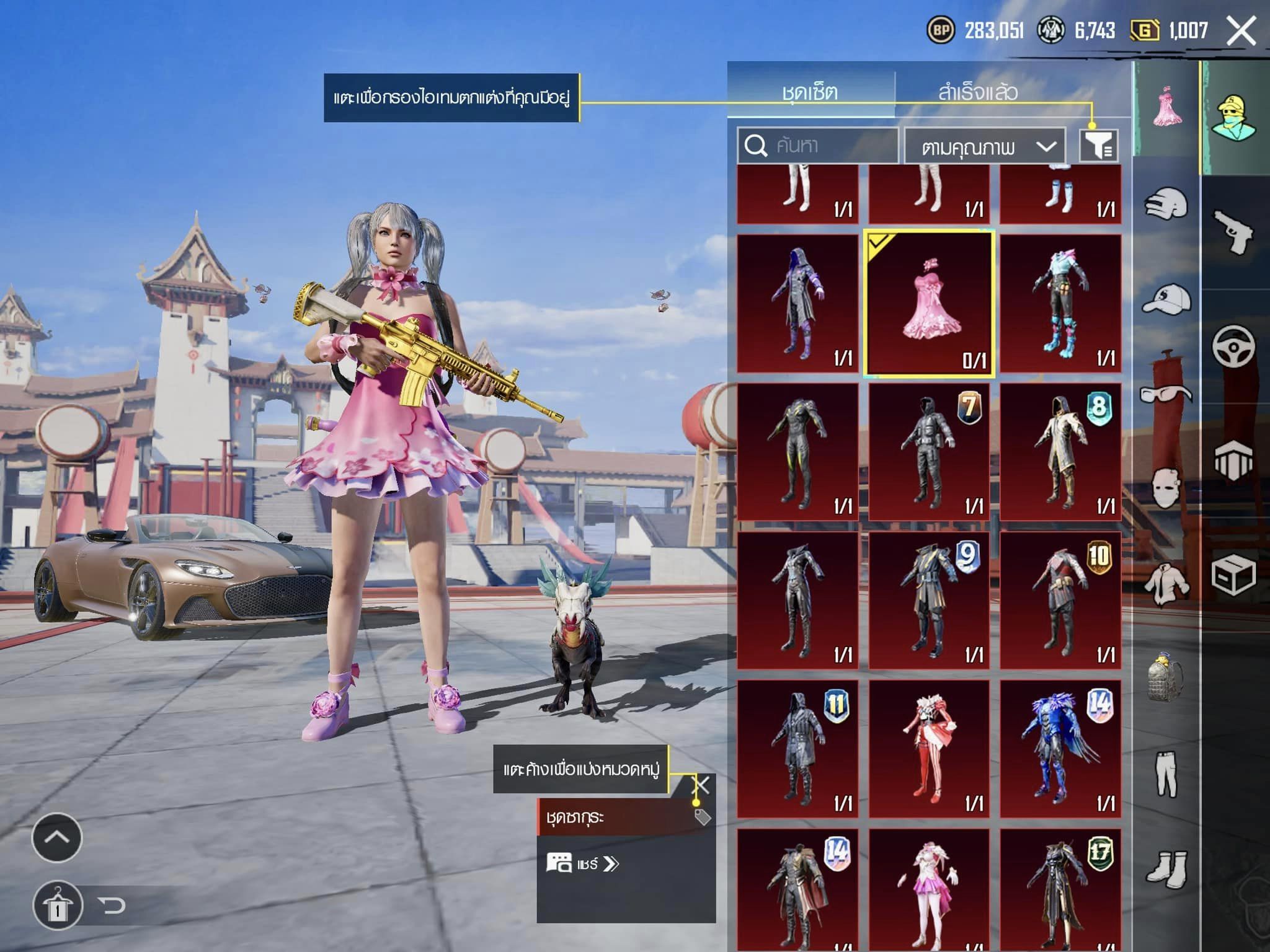Select the outfit with the number 10 badge
This screenshot has height=952, width=1270.
(x=1060, y=600)
